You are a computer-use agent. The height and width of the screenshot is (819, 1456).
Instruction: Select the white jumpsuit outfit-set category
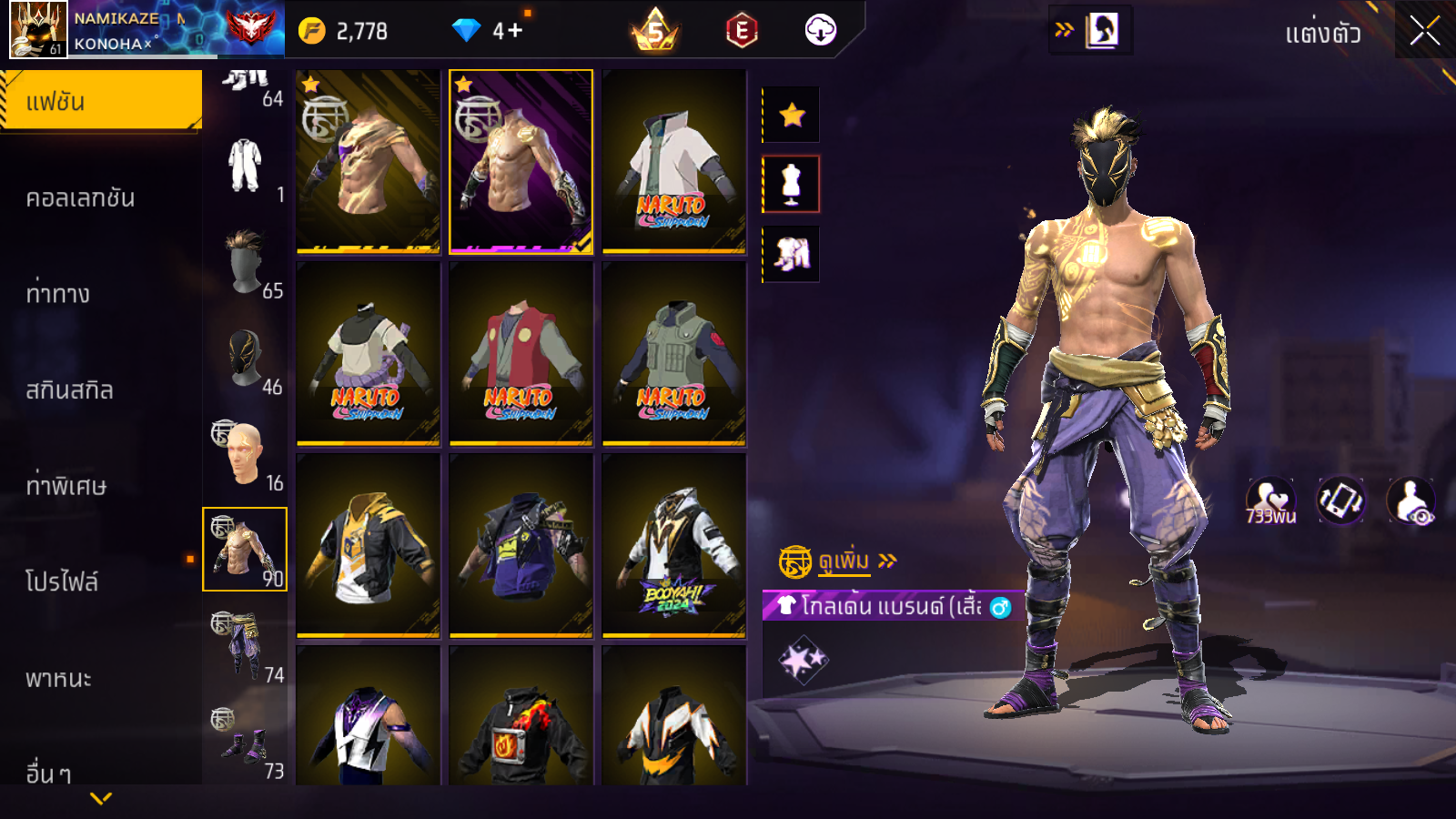pos(245,167)
